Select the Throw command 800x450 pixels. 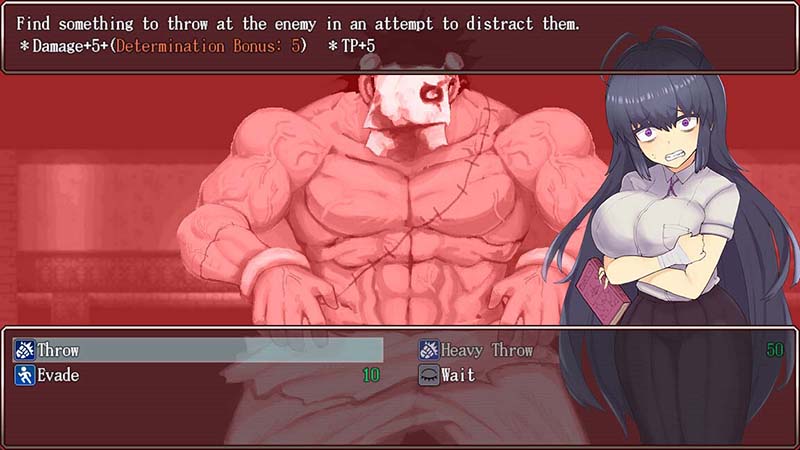click(x=58, y=350)
